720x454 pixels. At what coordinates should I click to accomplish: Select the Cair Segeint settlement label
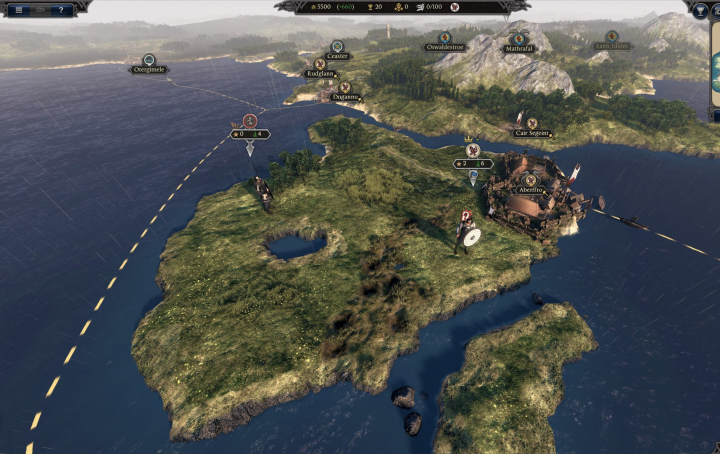click(x=532, y=132)
